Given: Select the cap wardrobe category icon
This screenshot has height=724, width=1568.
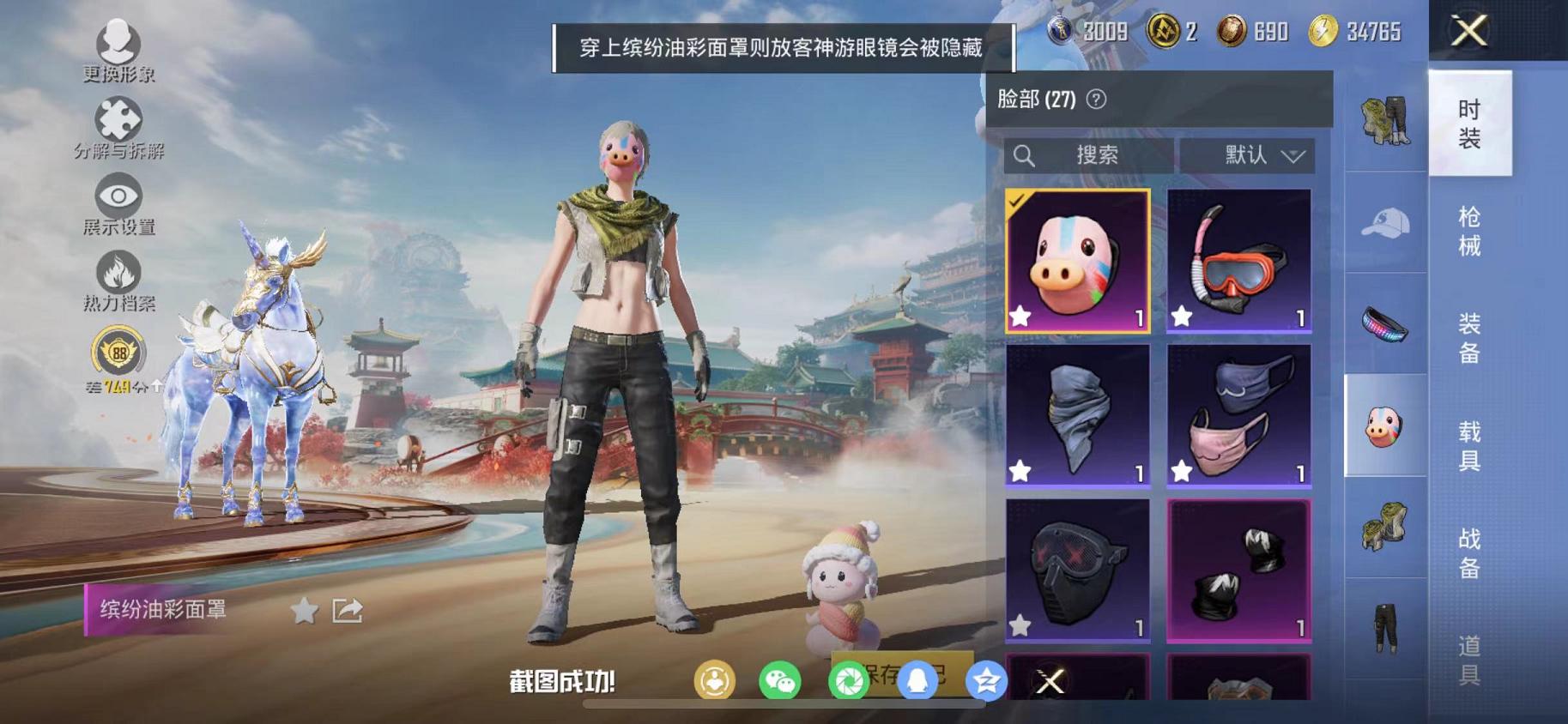Looking at the screenshot, I should click(1386, 221).
